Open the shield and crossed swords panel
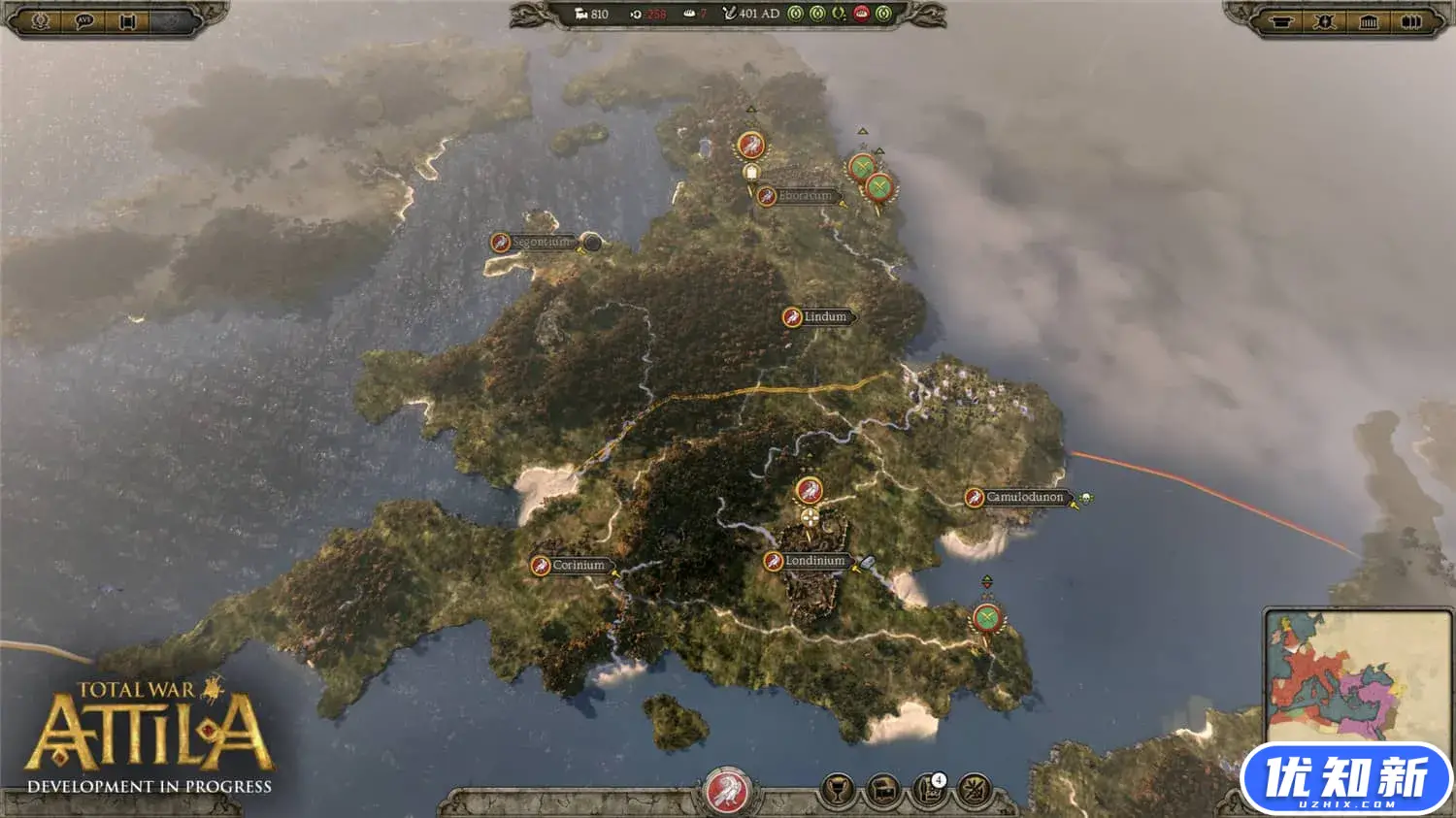 coord(1325,21)
